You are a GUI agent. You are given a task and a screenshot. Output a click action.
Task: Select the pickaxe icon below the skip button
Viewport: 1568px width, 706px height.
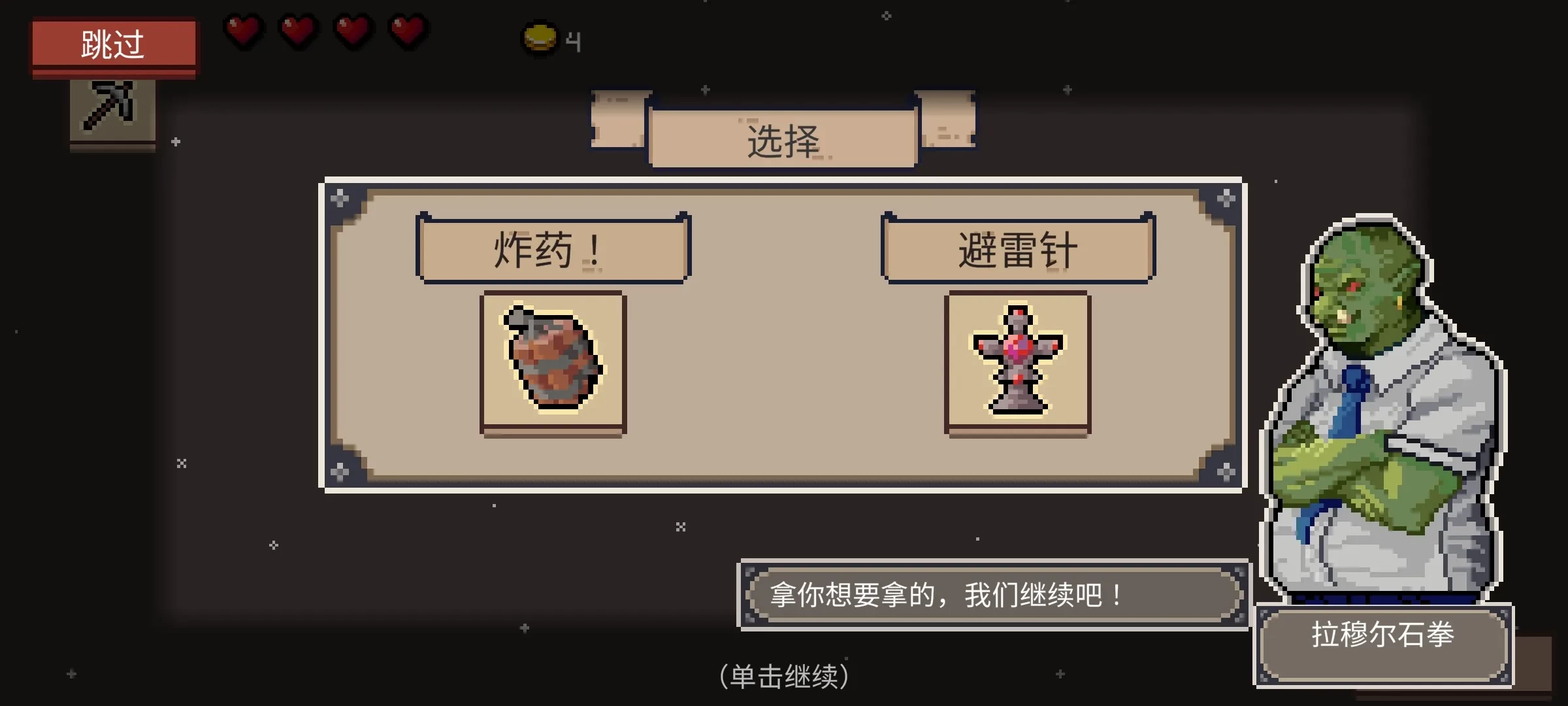tap(111, 112)
